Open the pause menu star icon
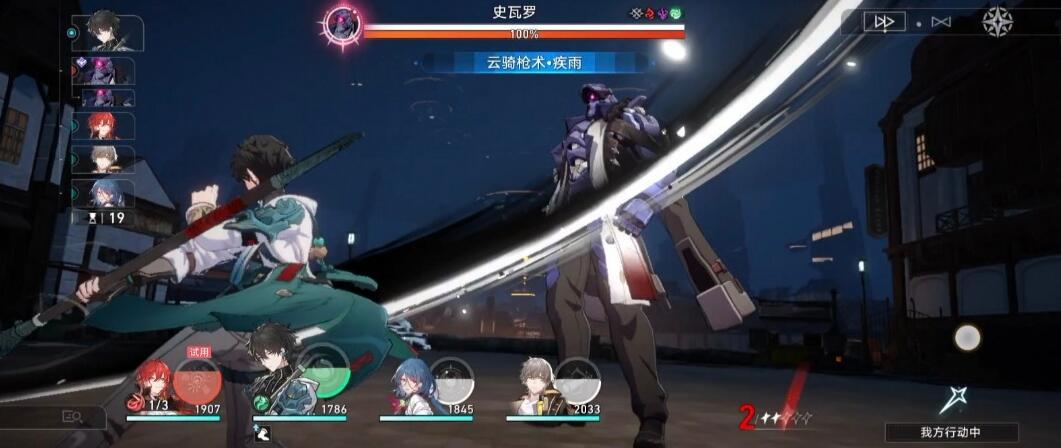1061x448 pixels. 997,21
